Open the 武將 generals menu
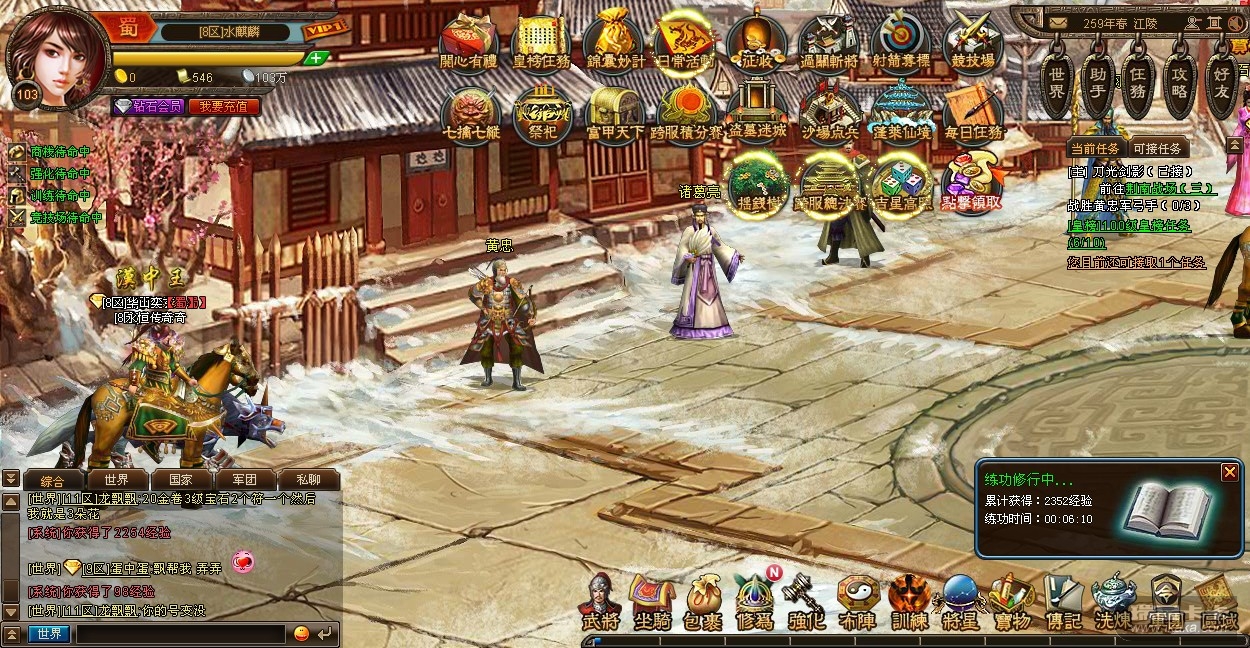 point(600,602)
